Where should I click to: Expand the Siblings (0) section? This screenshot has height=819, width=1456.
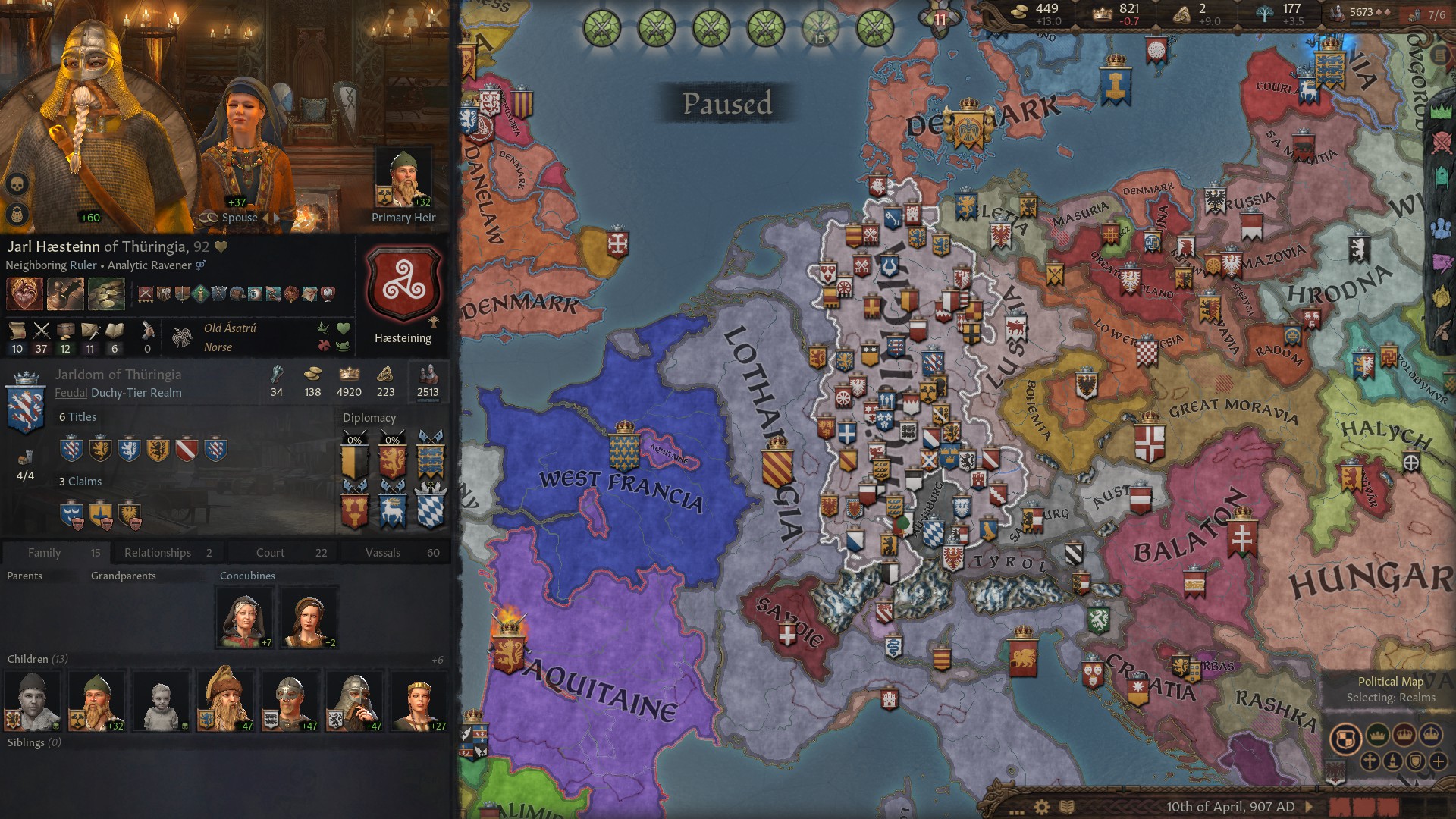[33, 742]
